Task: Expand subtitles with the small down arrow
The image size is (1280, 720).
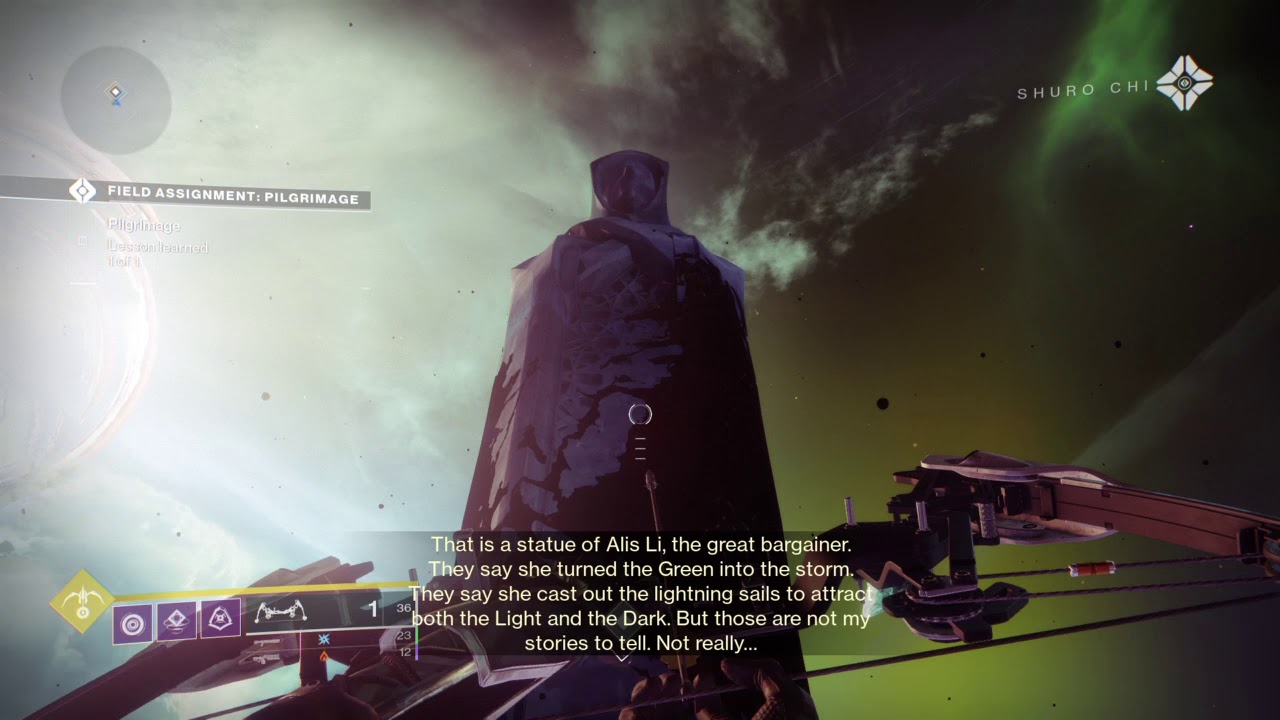Action: coord(621,658)
